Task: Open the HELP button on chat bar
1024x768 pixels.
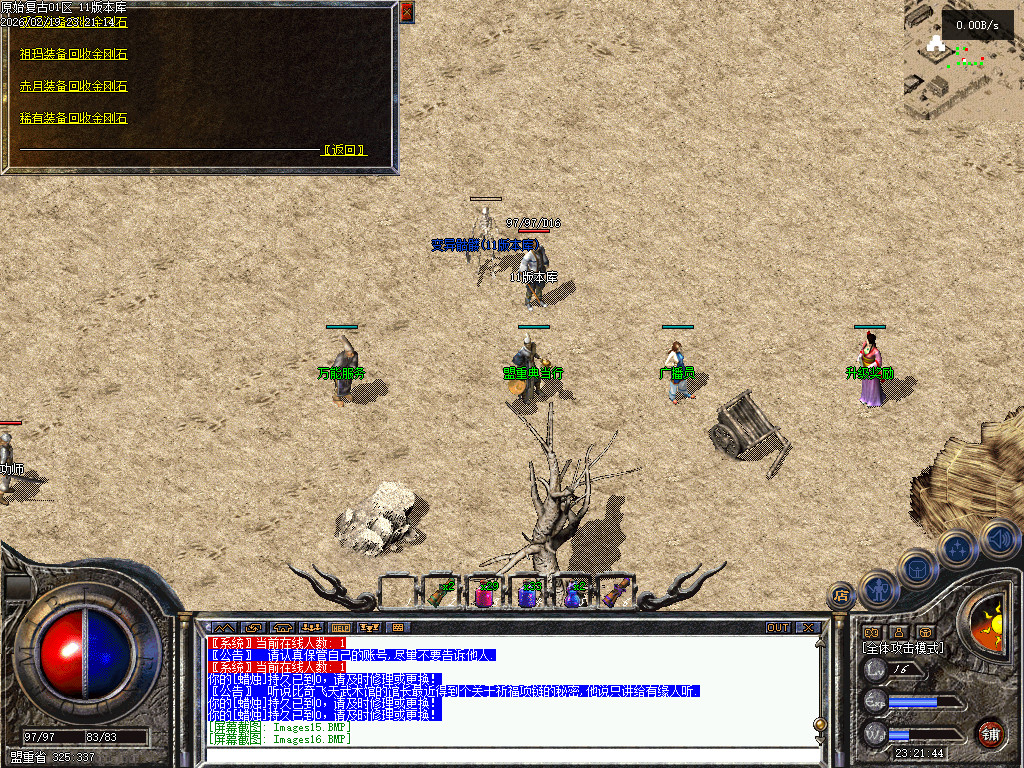Action: (x=341, y=628)
